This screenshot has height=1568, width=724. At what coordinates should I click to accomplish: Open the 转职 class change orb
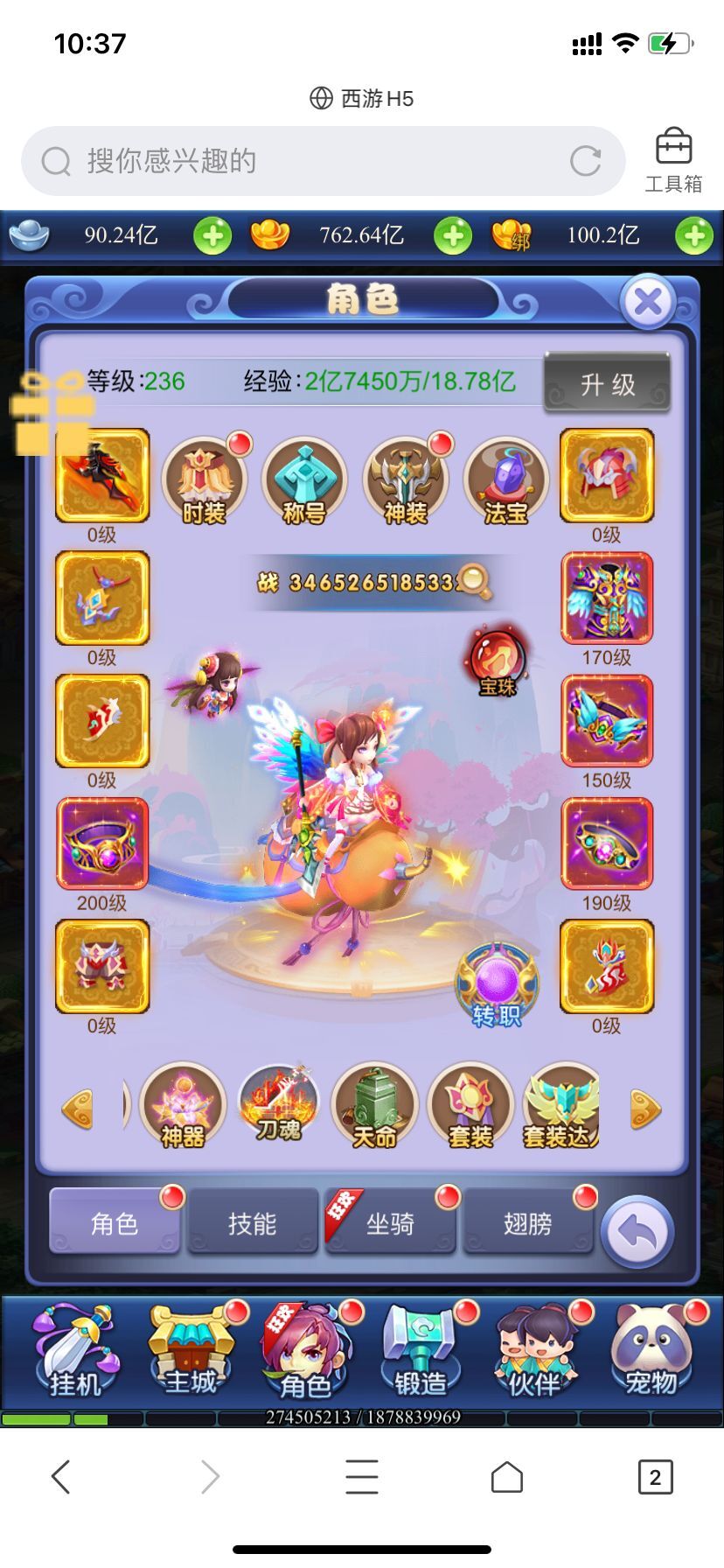click(x=497, y=986)
